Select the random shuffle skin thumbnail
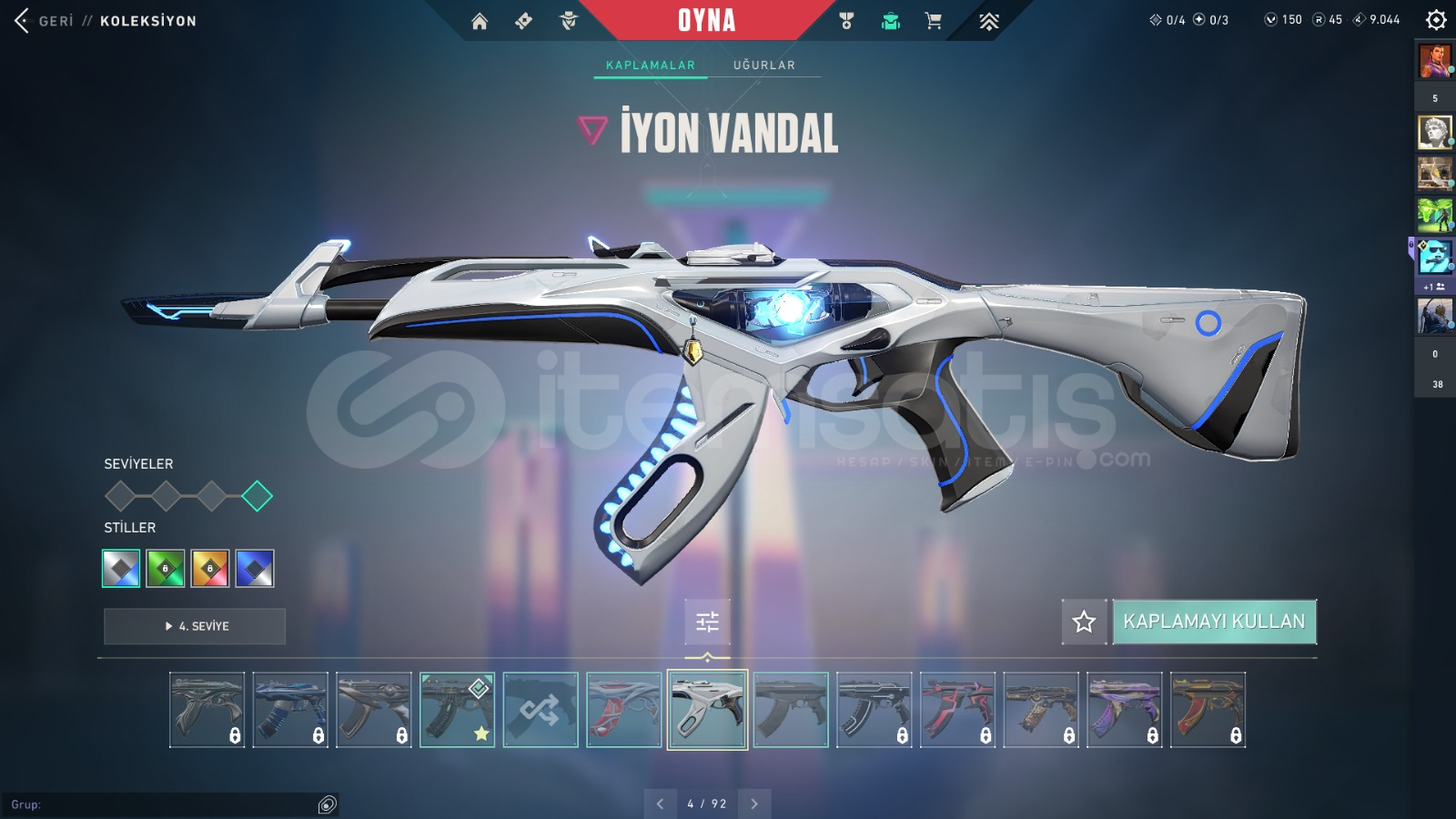The height and width of the screenshot is (819, 1456). (541, 710)
